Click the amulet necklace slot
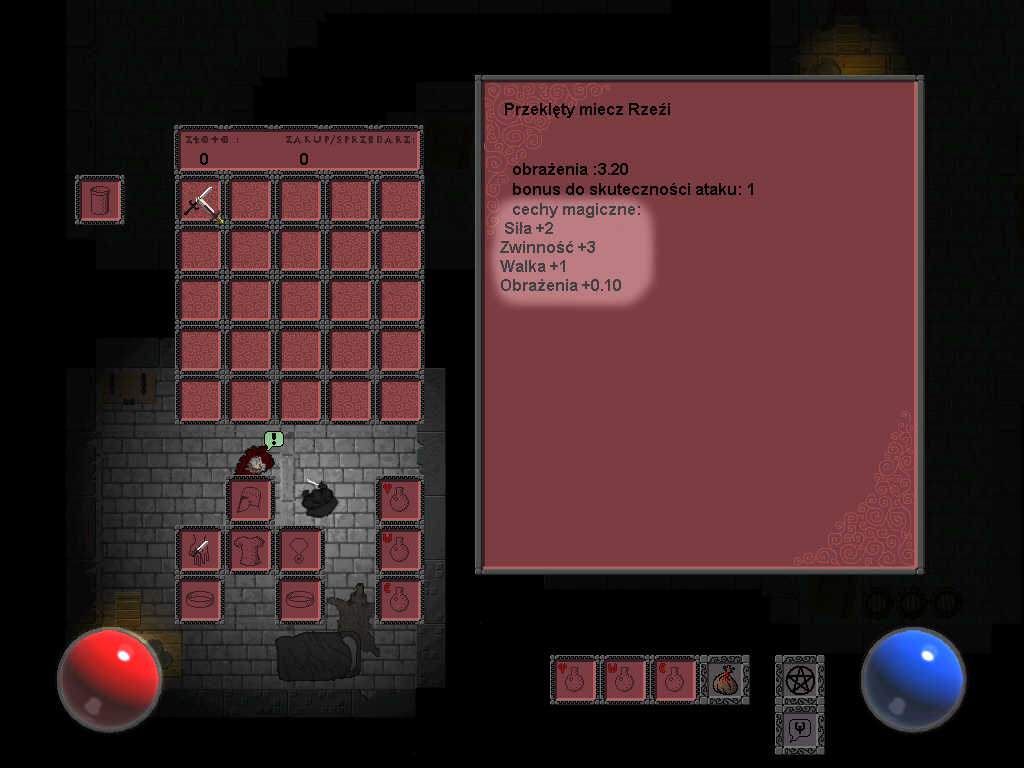Viewport: 1024px width, 768px height. click(x=300, y=550)
